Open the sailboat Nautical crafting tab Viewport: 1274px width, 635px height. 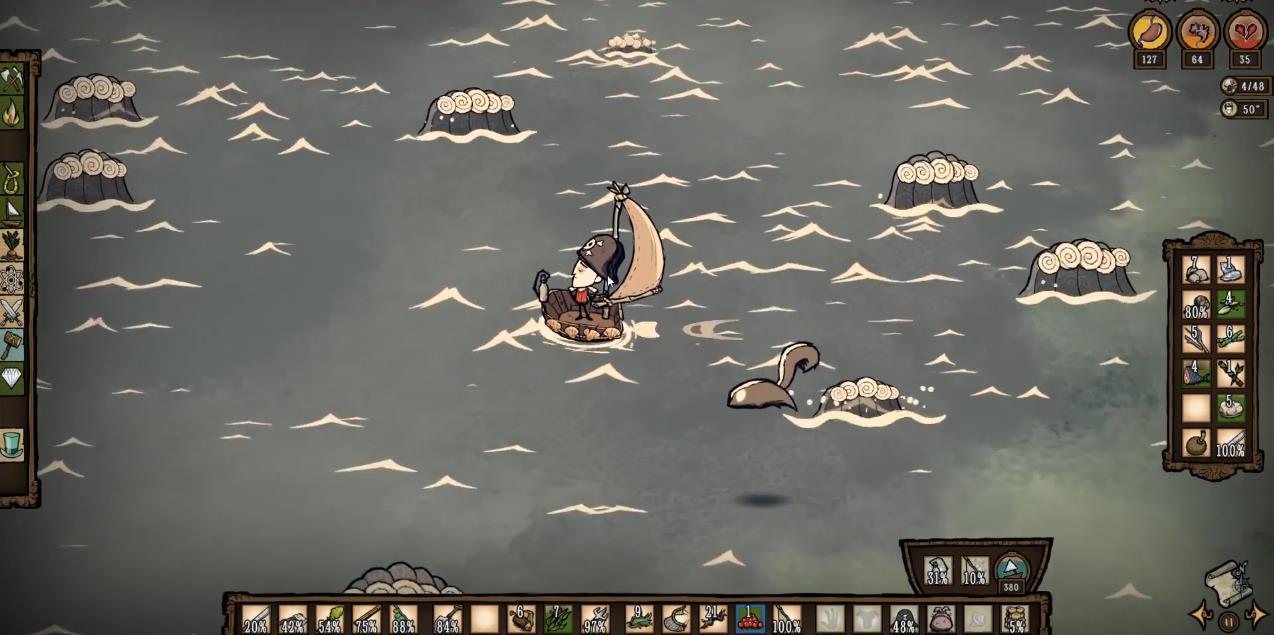tap(12, 210)
